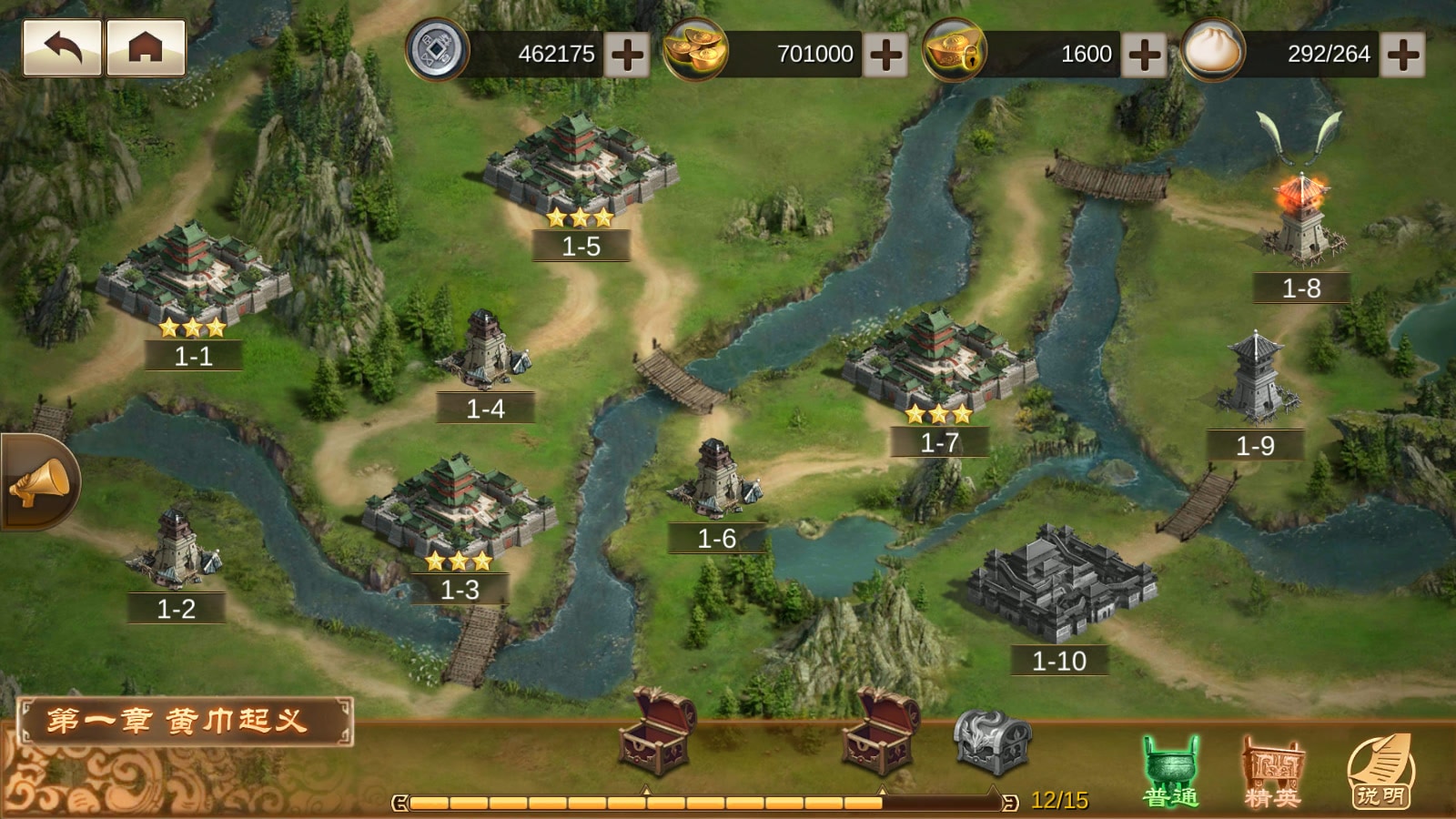Add more copper coins with plus button
Screen dimensions: 1456x819
coord(627,54)
